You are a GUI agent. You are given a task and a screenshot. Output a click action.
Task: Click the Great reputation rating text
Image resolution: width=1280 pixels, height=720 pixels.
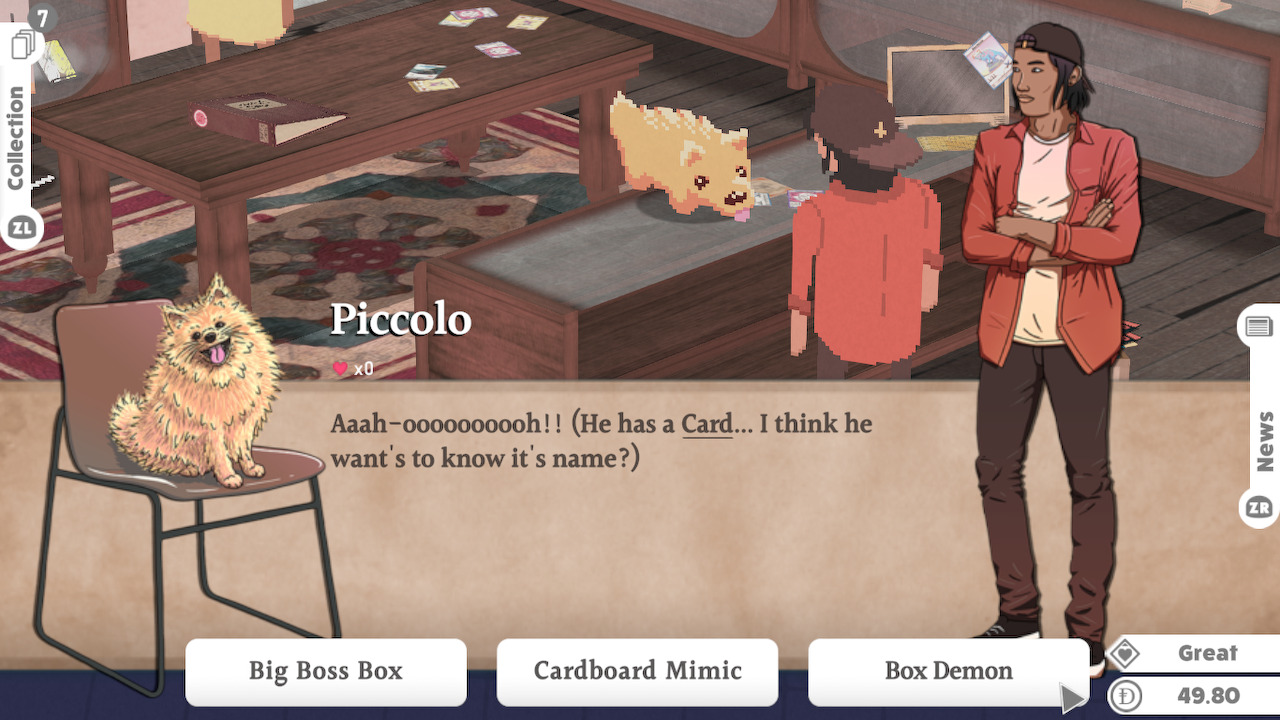click(x=1206, y=653)
